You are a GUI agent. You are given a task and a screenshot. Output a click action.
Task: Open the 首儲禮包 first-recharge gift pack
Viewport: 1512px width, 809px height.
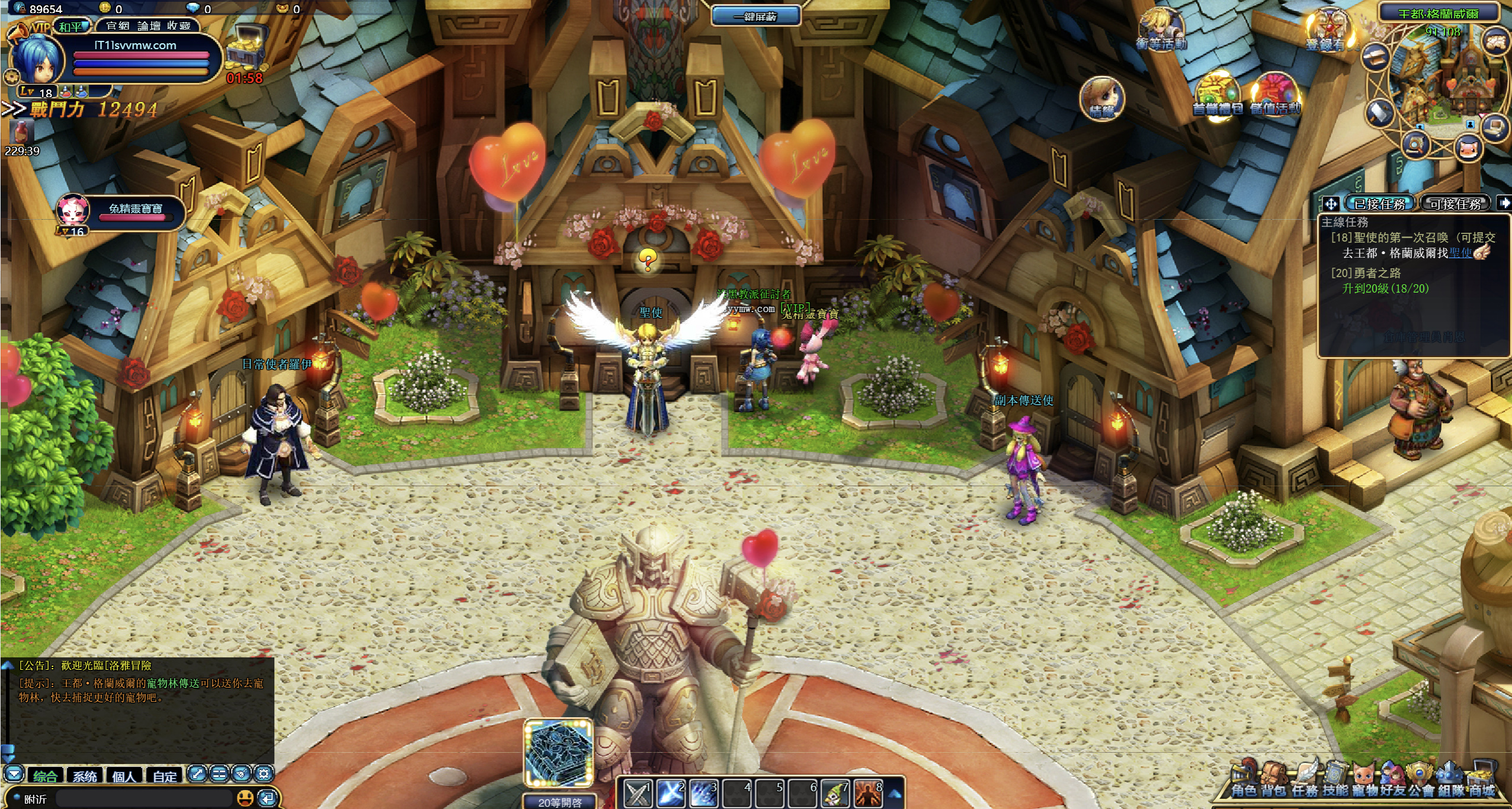click(1218, 95)
